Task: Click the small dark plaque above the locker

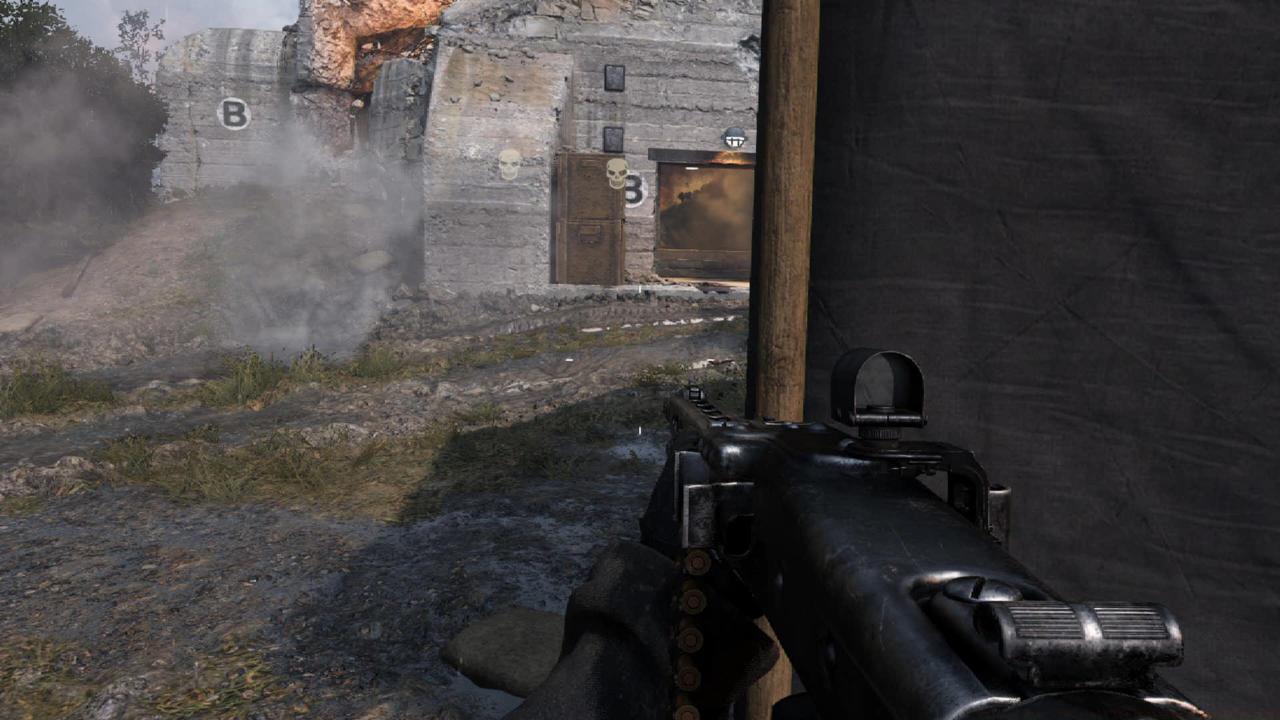Action: [x=614, y=138]
